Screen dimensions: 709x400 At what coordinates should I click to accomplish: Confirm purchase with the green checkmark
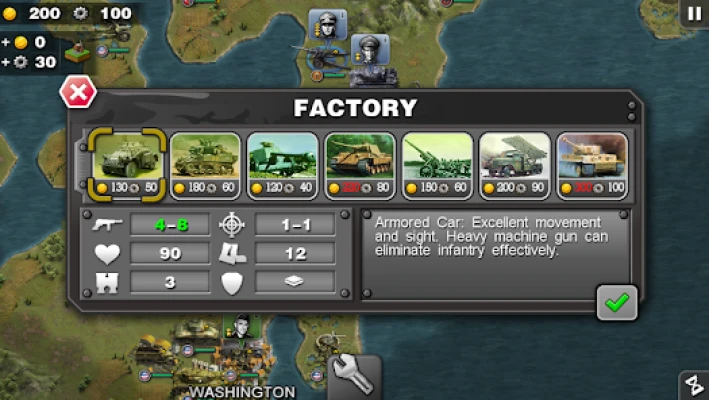point(616,302)
